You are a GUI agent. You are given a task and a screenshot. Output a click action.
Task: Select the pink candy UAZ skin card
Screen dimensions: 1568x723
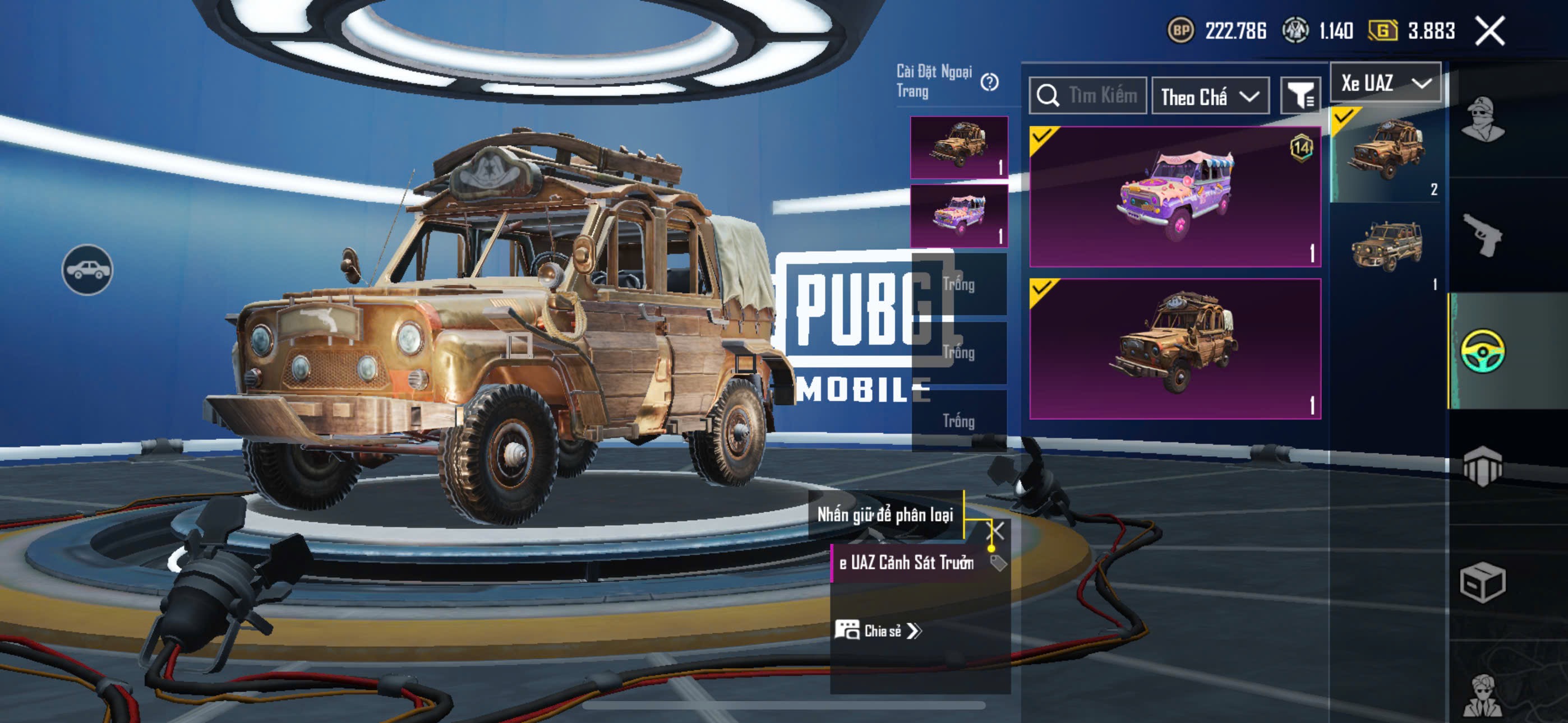point(1175,197)
